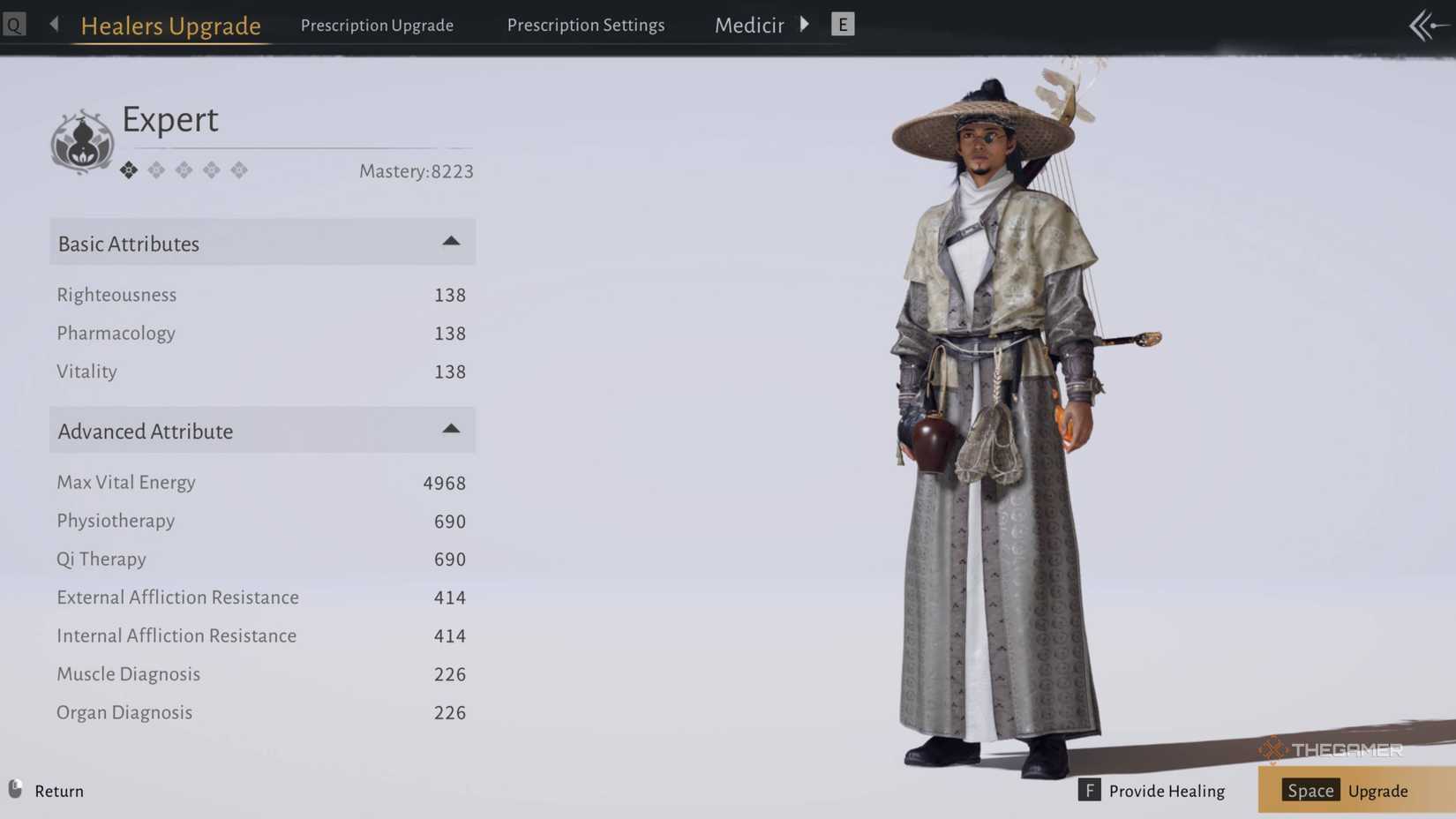1456x819 pixels.
Task: Activate Provide Healing
Action: (x=1167, y=791)
